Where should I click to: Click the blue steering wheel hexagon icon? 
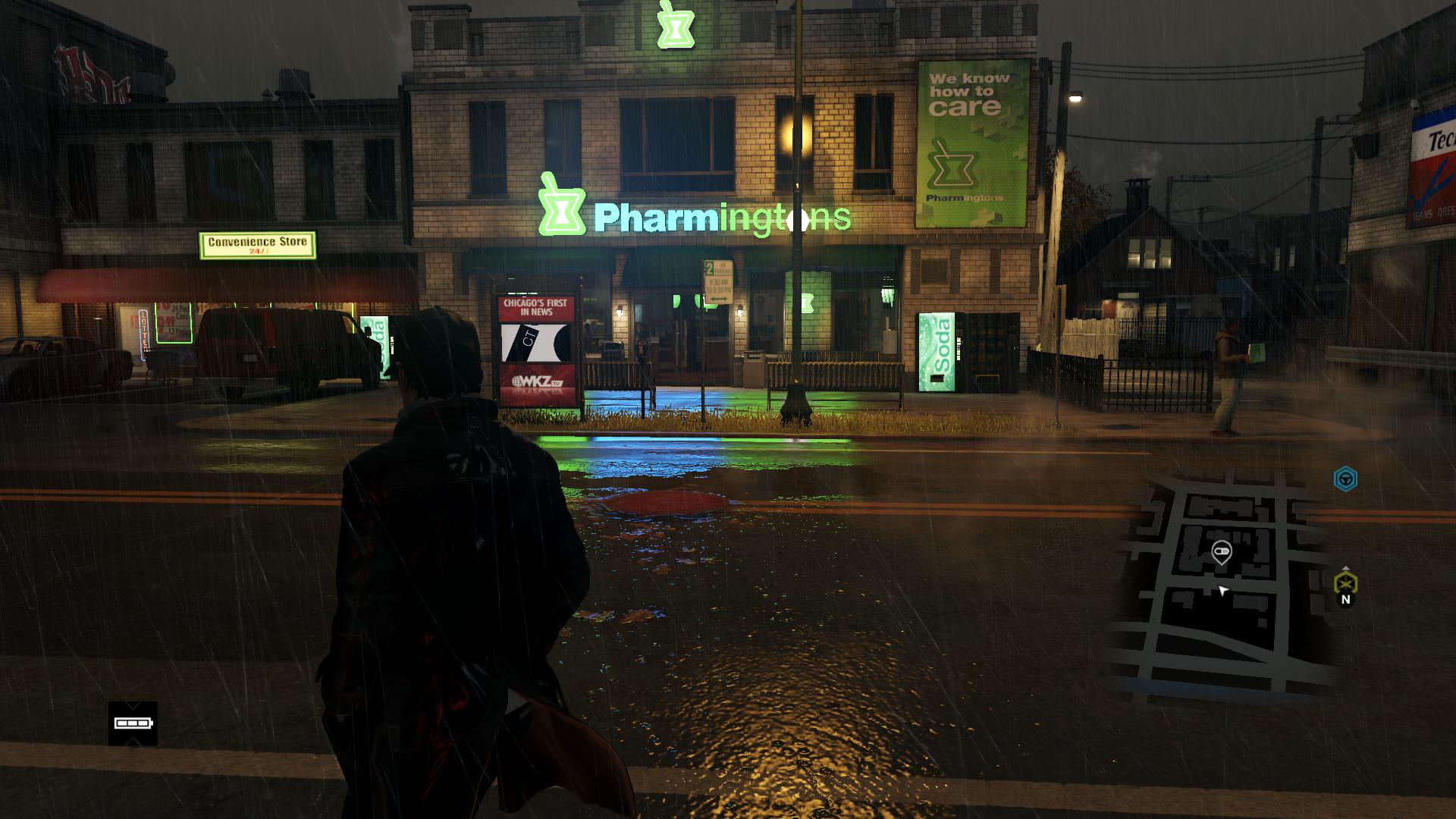[x=1345, y=479]
